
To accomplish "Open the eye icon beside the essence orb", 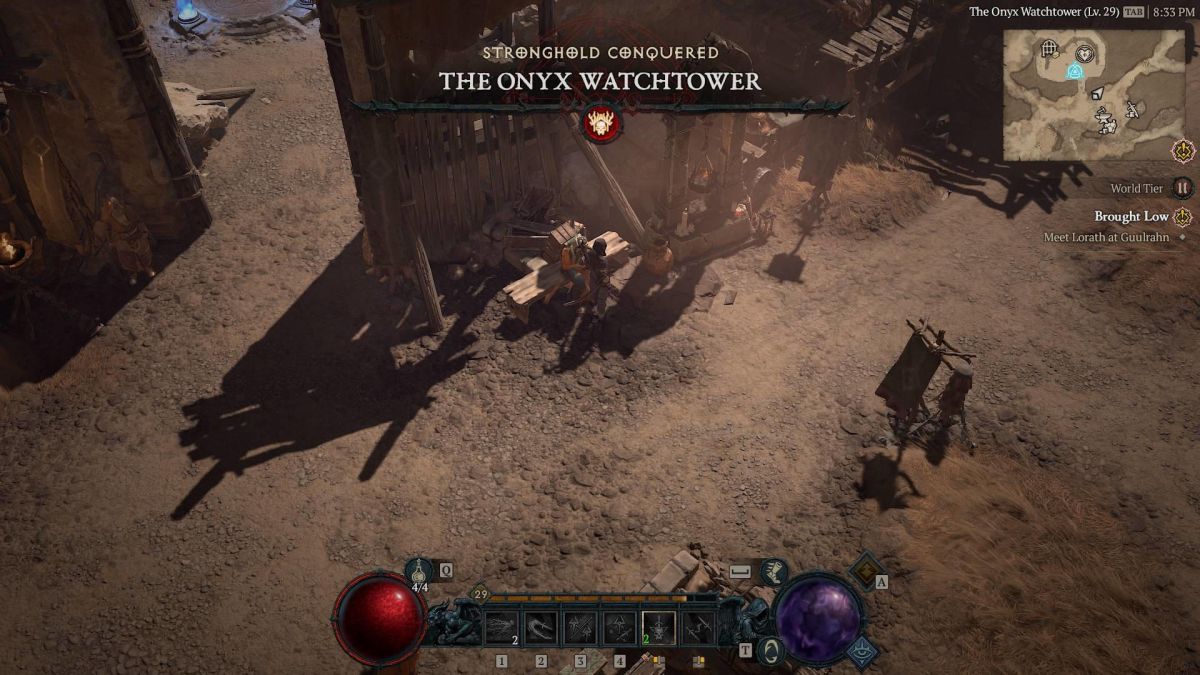I will pos(864,651).
